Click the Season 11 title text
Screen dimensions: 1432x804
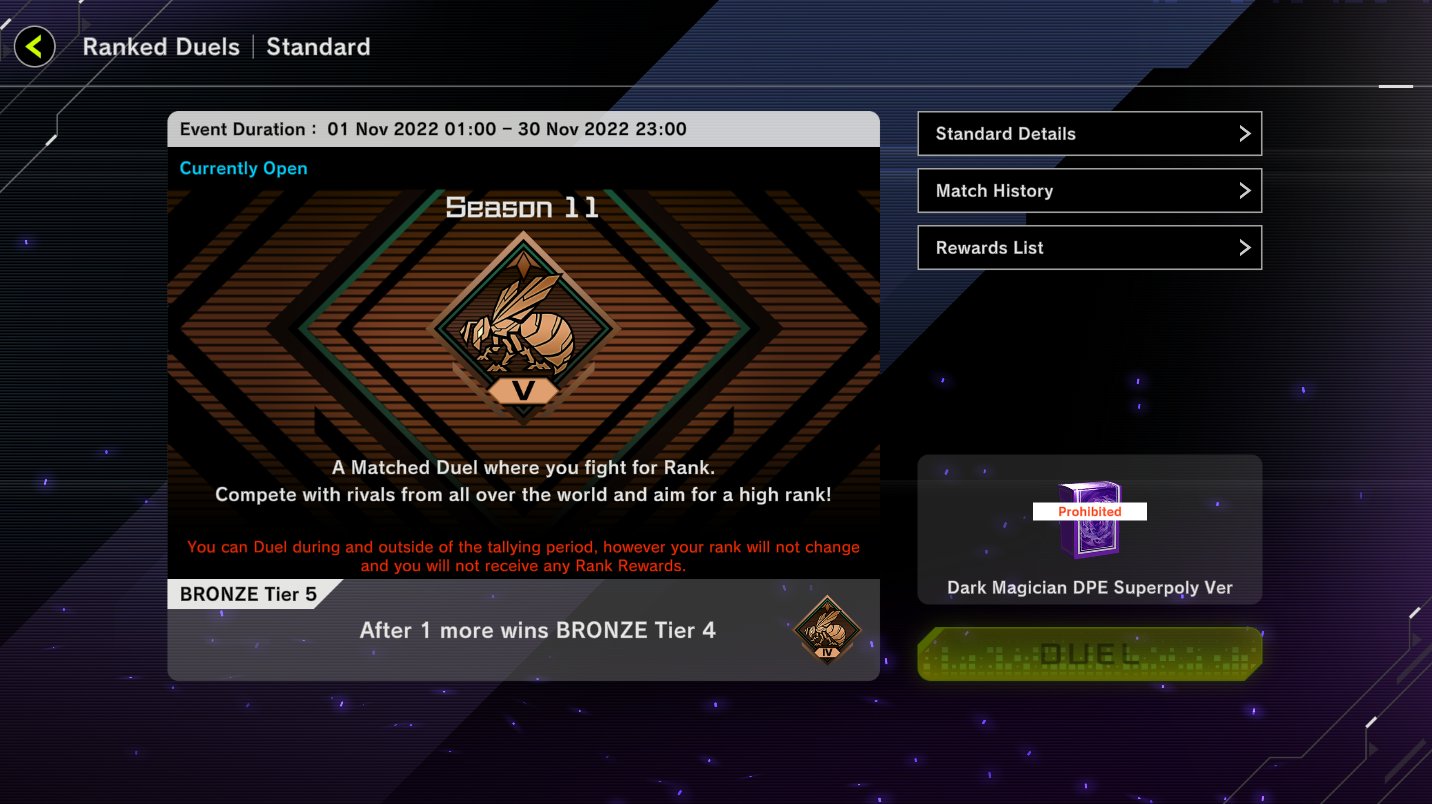pyautogui.click(x=522, y=207)
